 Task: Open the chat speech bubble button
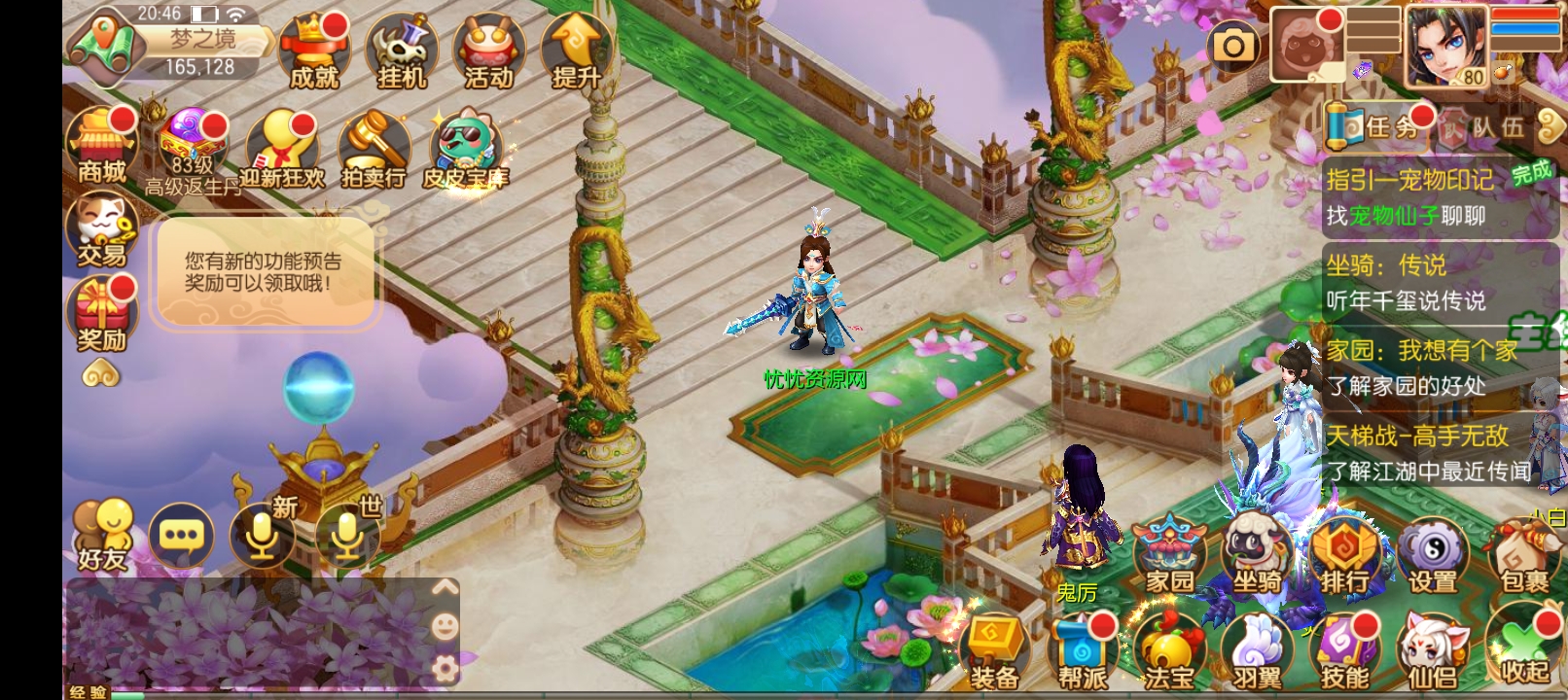181,535
